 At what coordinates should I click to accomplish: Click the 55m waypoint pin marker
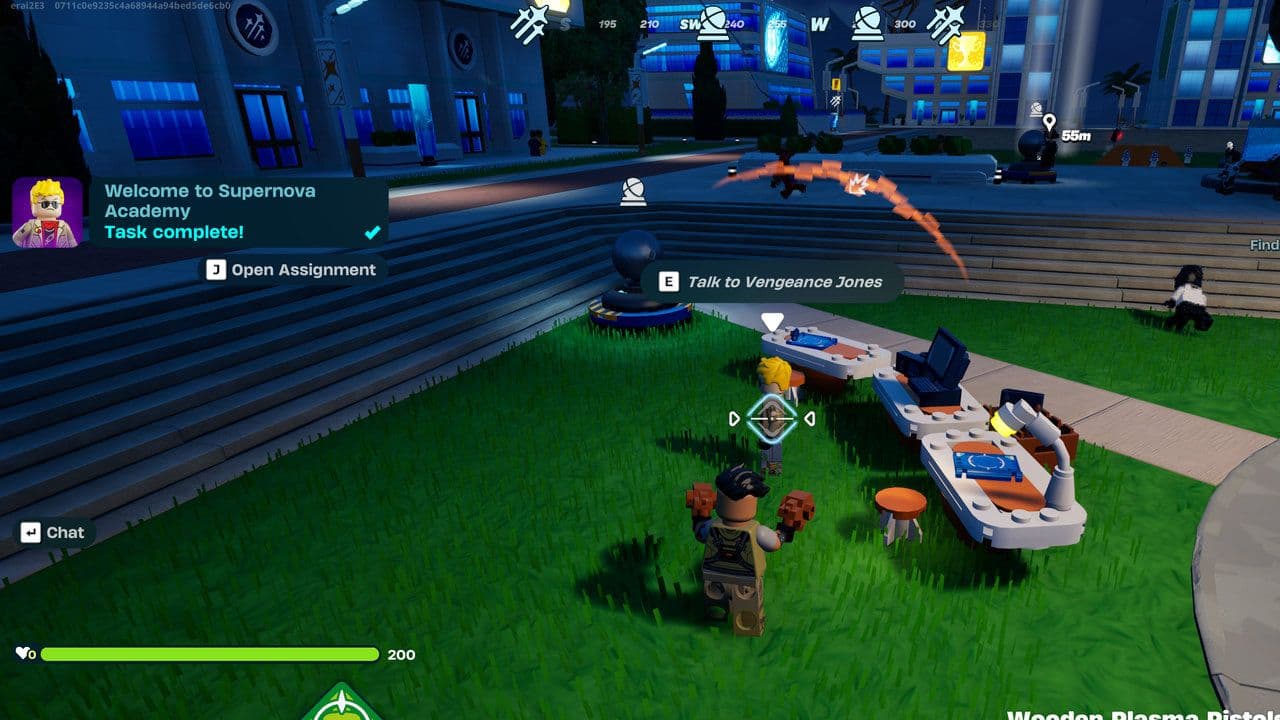pyautogui.click(x=1049, y=122)
